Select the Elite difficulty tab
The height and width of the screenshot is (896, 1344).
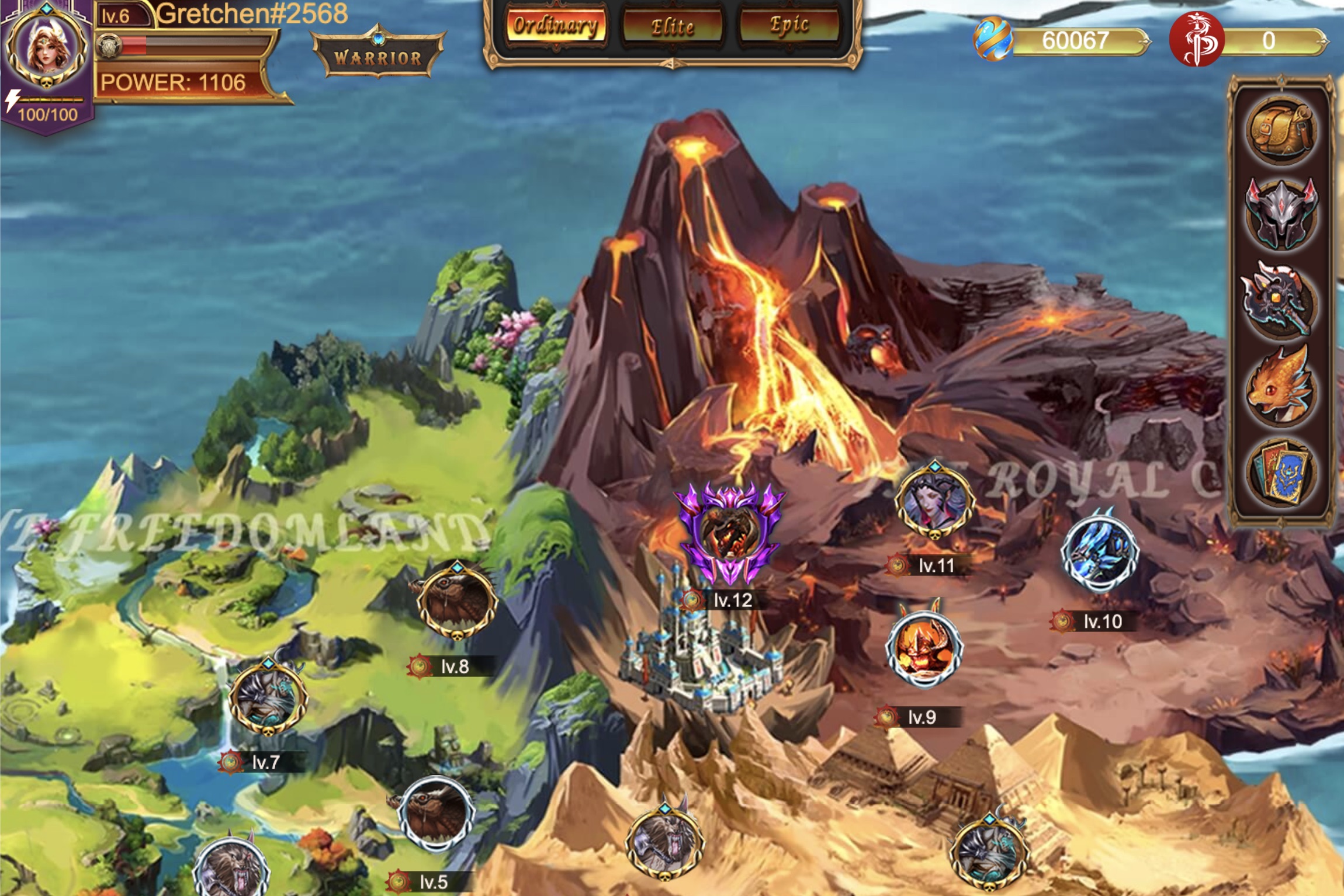tap(673, 26)
